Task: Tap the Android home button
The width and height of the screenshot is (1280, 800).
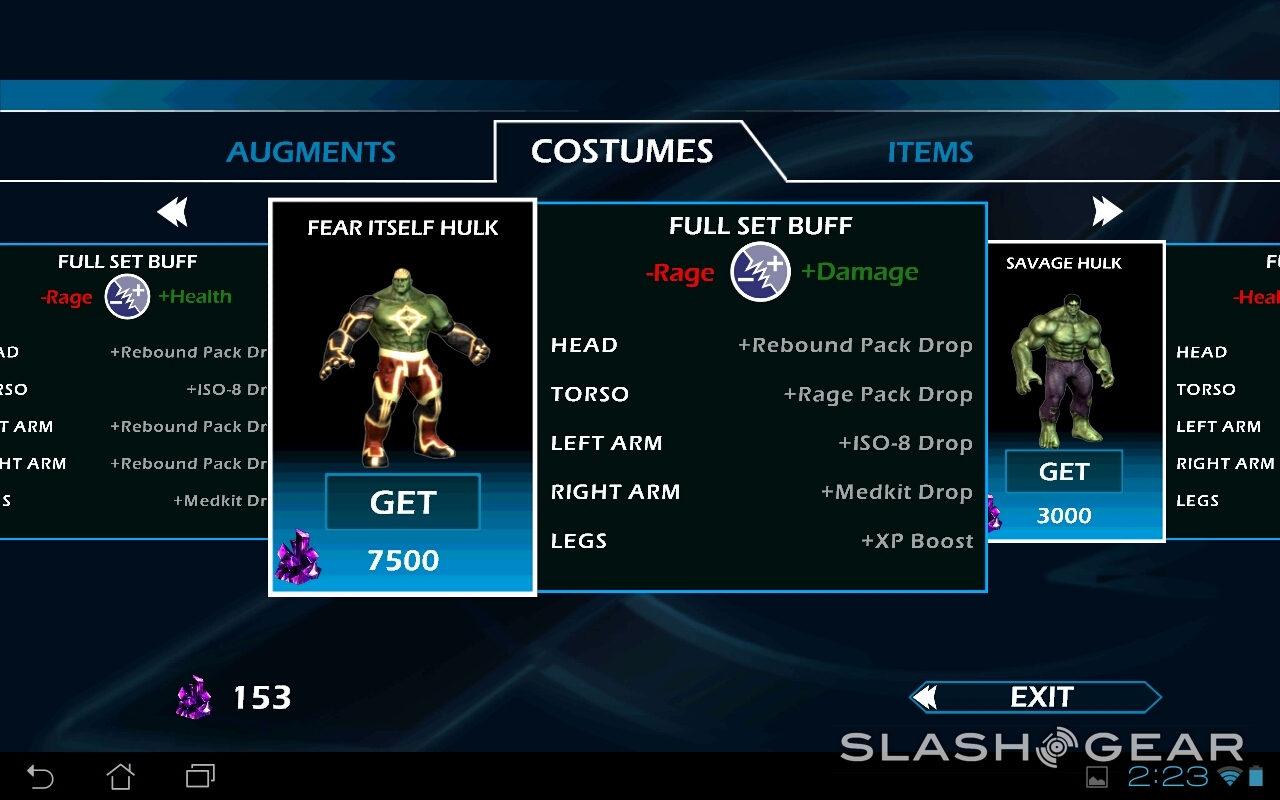Action: [x=120, y=776]
